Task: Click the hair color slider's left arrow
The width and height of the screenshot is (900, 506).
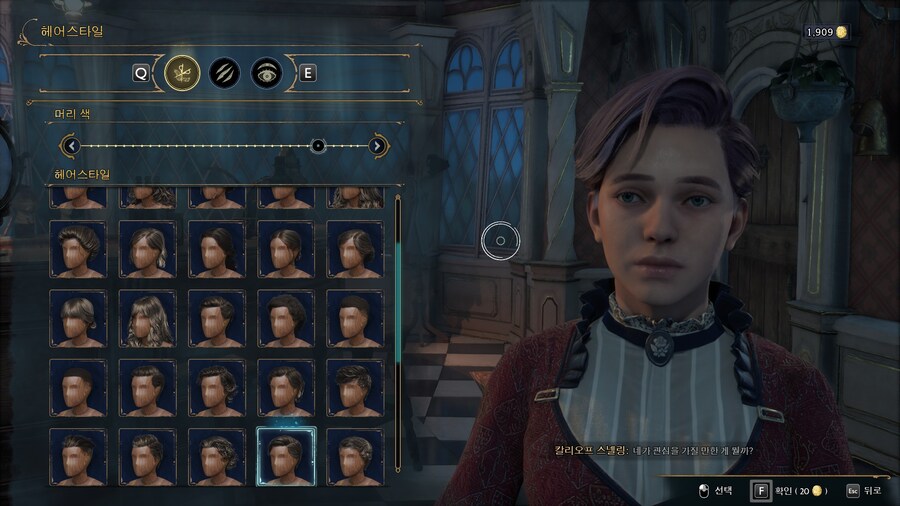Action: [70, 146]
